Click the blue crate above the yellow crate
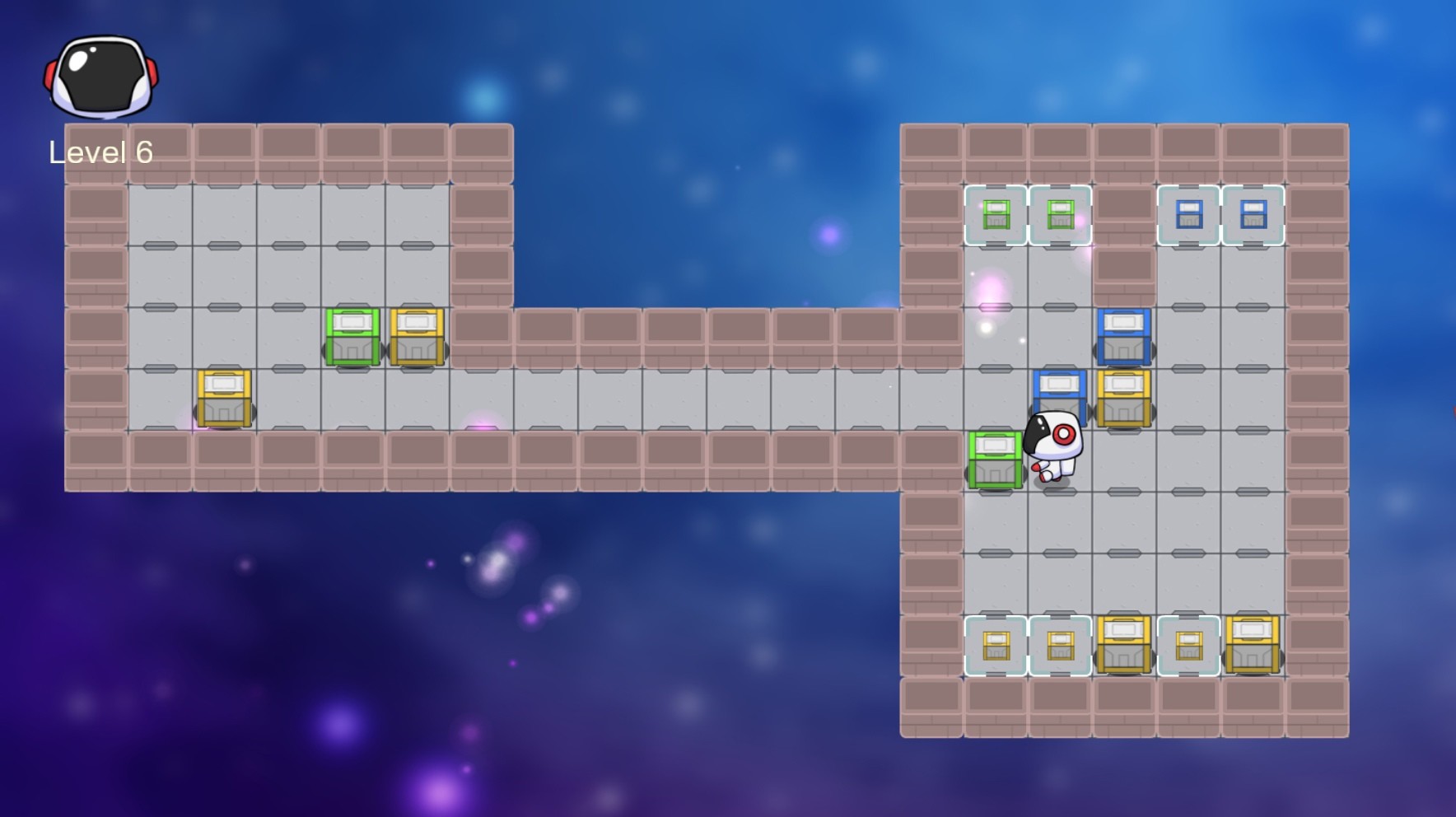 (1124, 338)
